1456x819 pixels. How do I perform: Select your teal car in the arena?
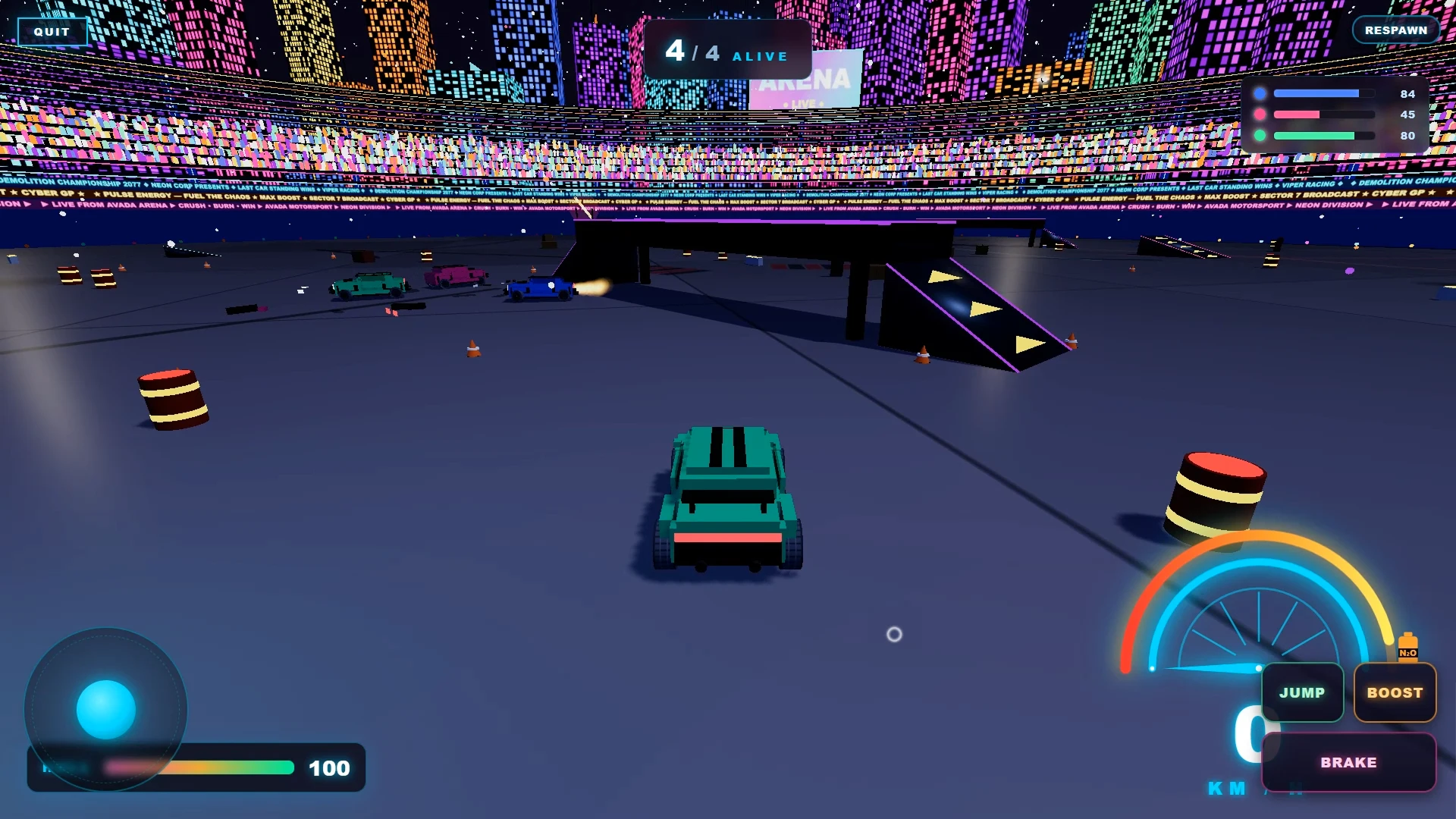tap(728, 500)
